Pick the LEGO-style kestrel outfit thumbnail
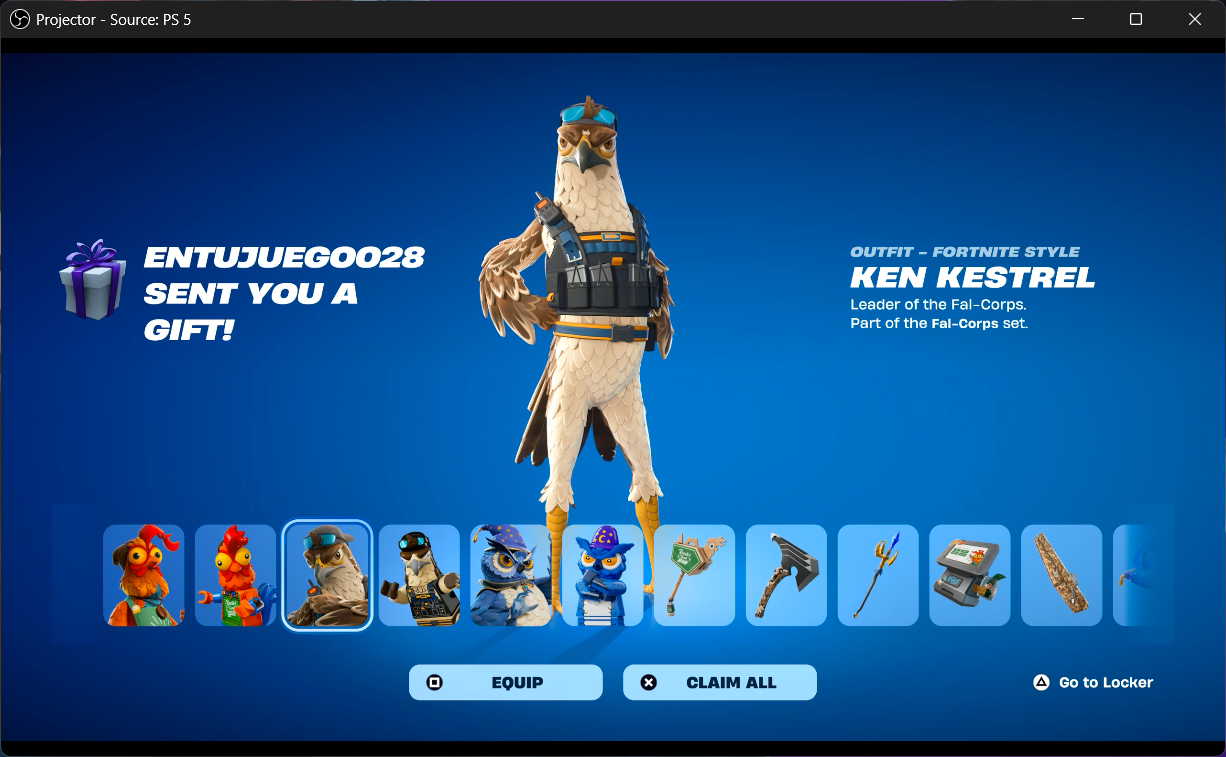The image size is (1226, 757). [x=419, y=575]
